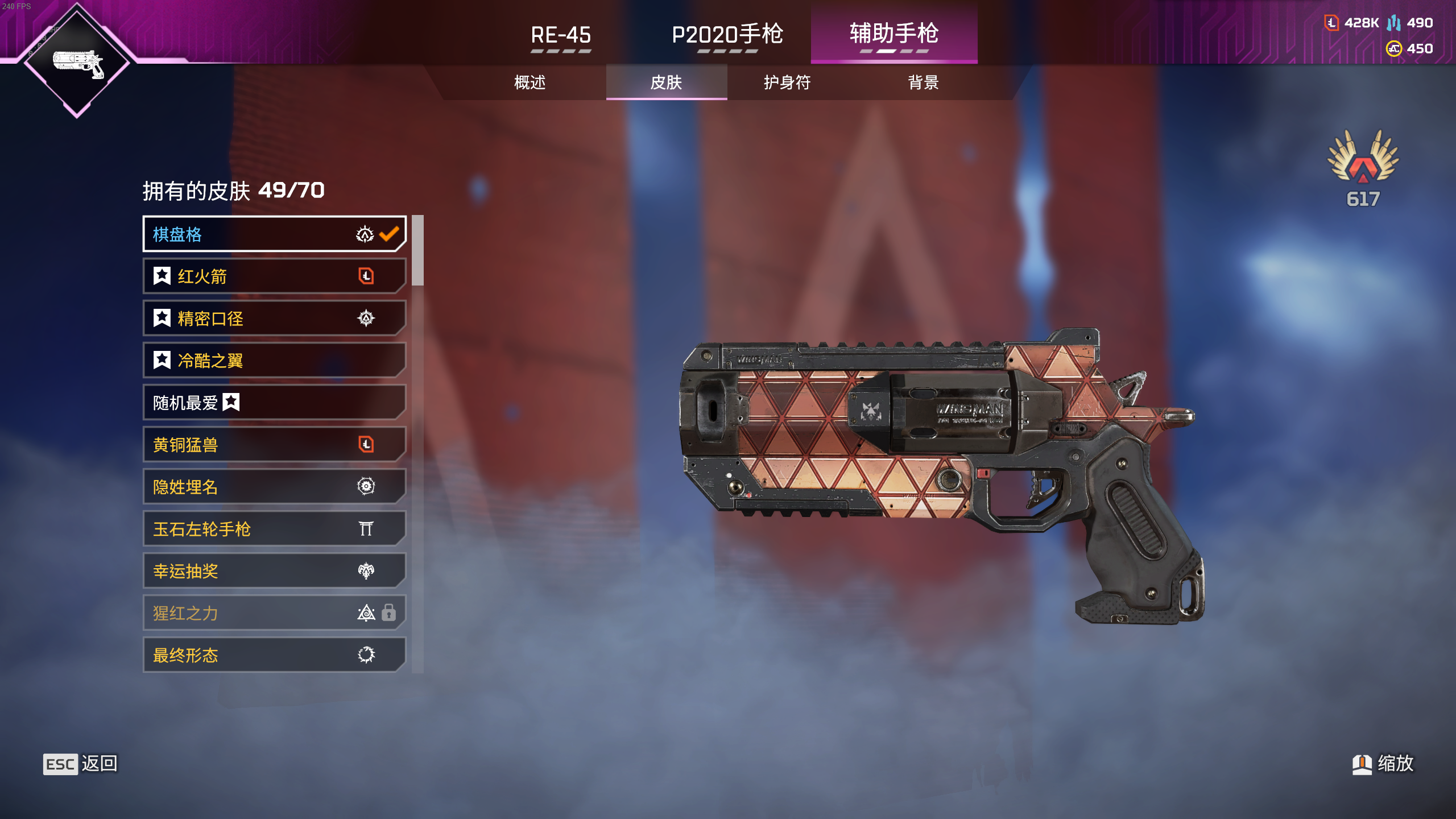Select the 棋盘格 skin

[274, 234]
